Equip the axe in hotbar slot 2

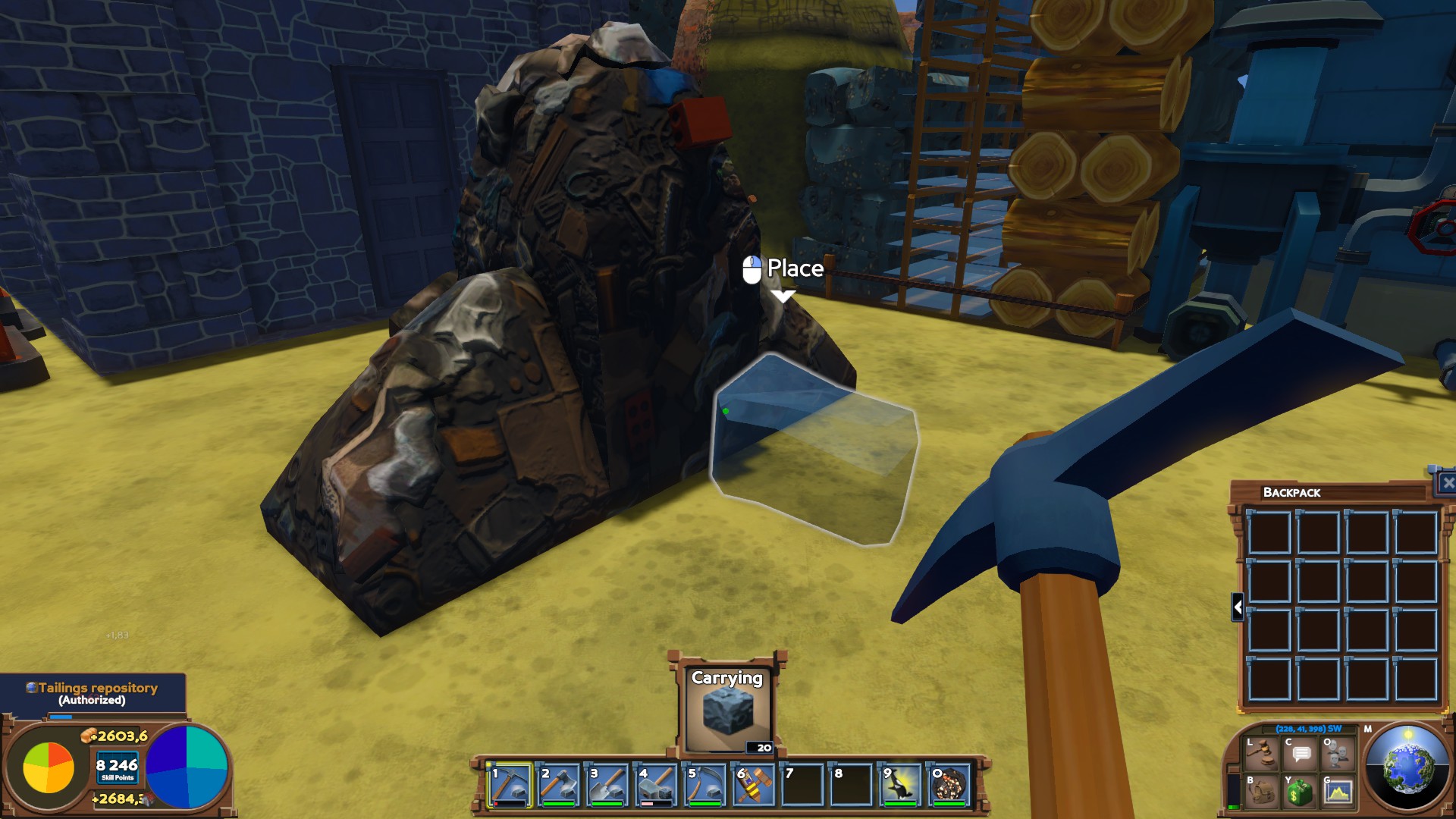pyautogui.click(x=559, y=784)
